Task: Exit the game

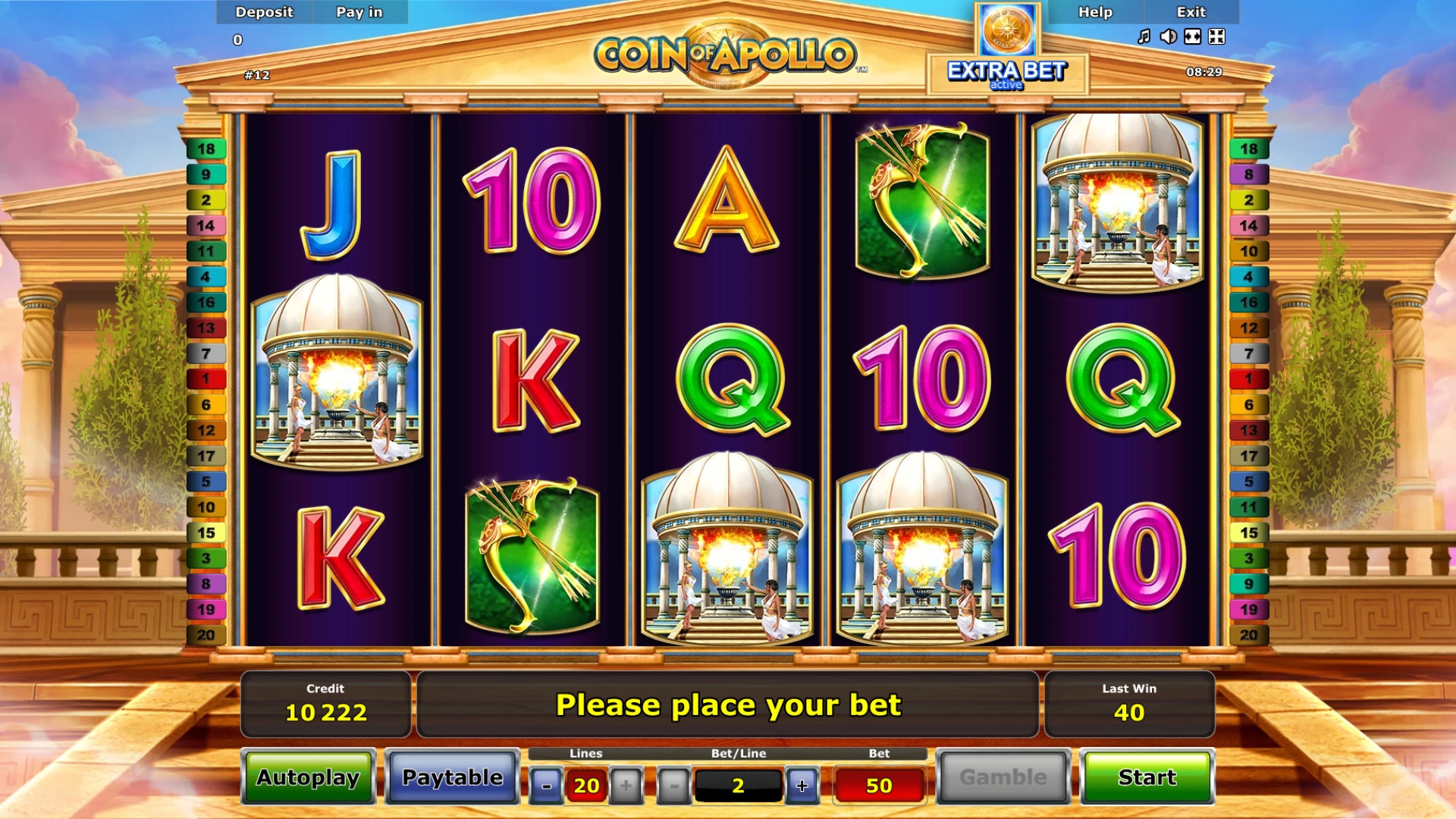Action: click(x=1191, y=12)
